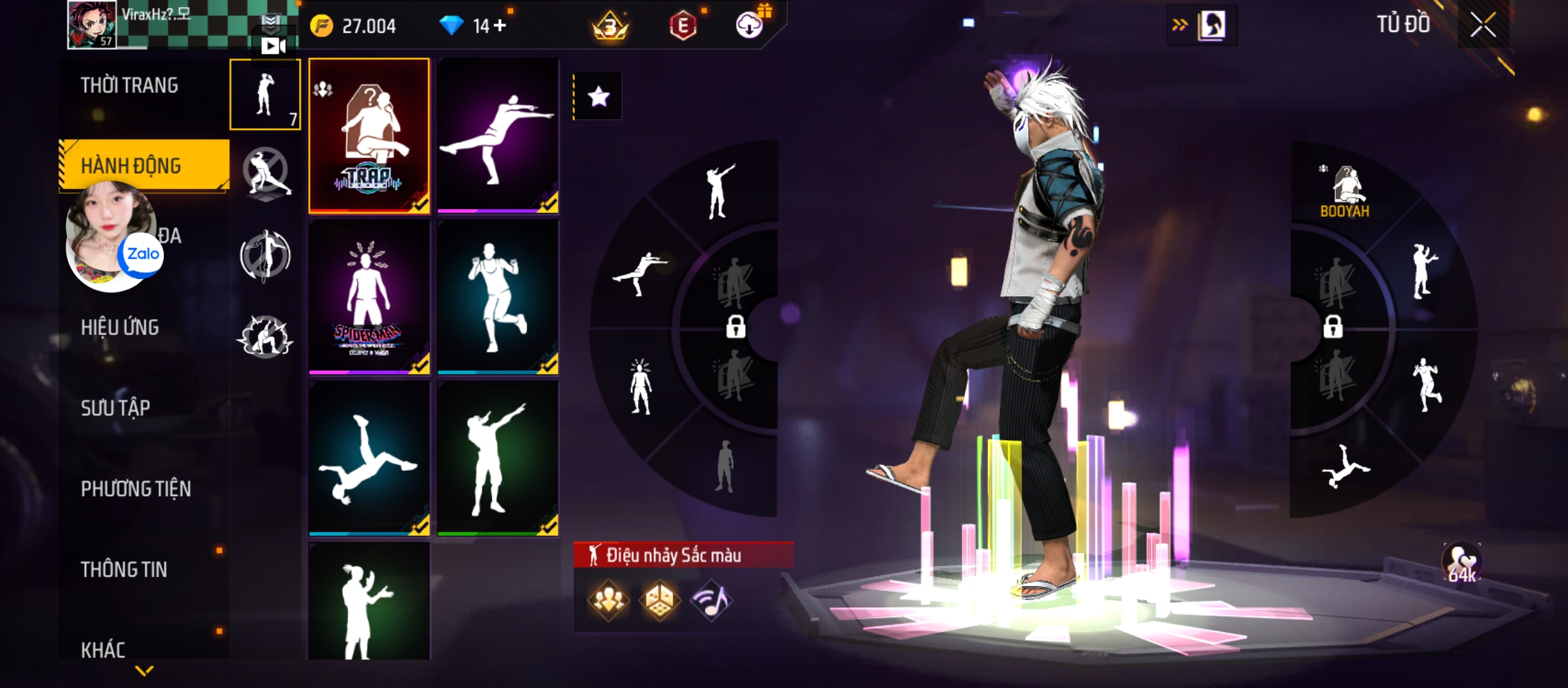
Task: Click the 64k likes heart icon
Action: pos(1462,563)
